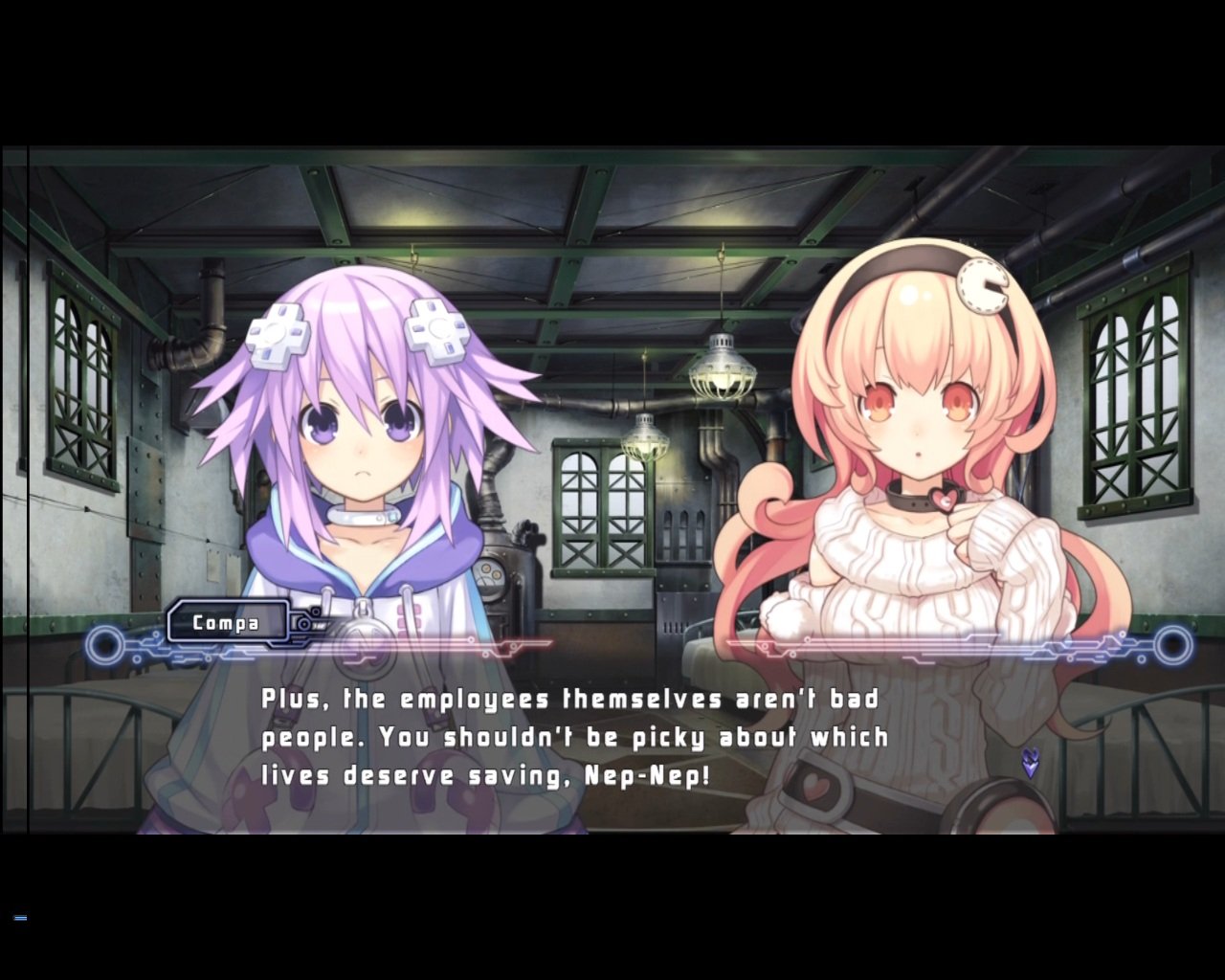Click Neptune's left D-pad hair clip

[277, 332]
